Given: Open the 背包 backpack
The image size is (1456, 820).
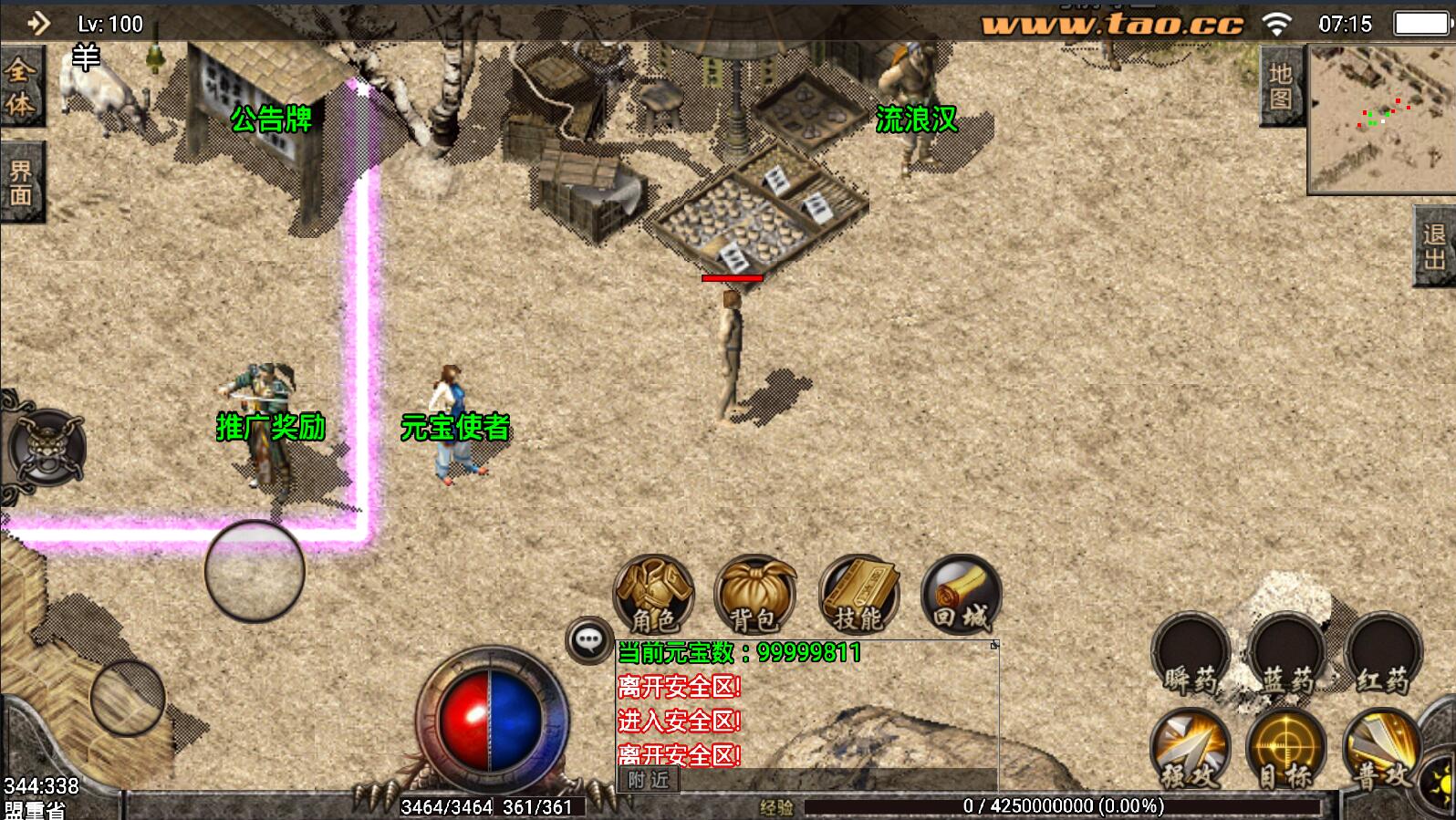Looking at the screenshot, I should coord(755,595).
